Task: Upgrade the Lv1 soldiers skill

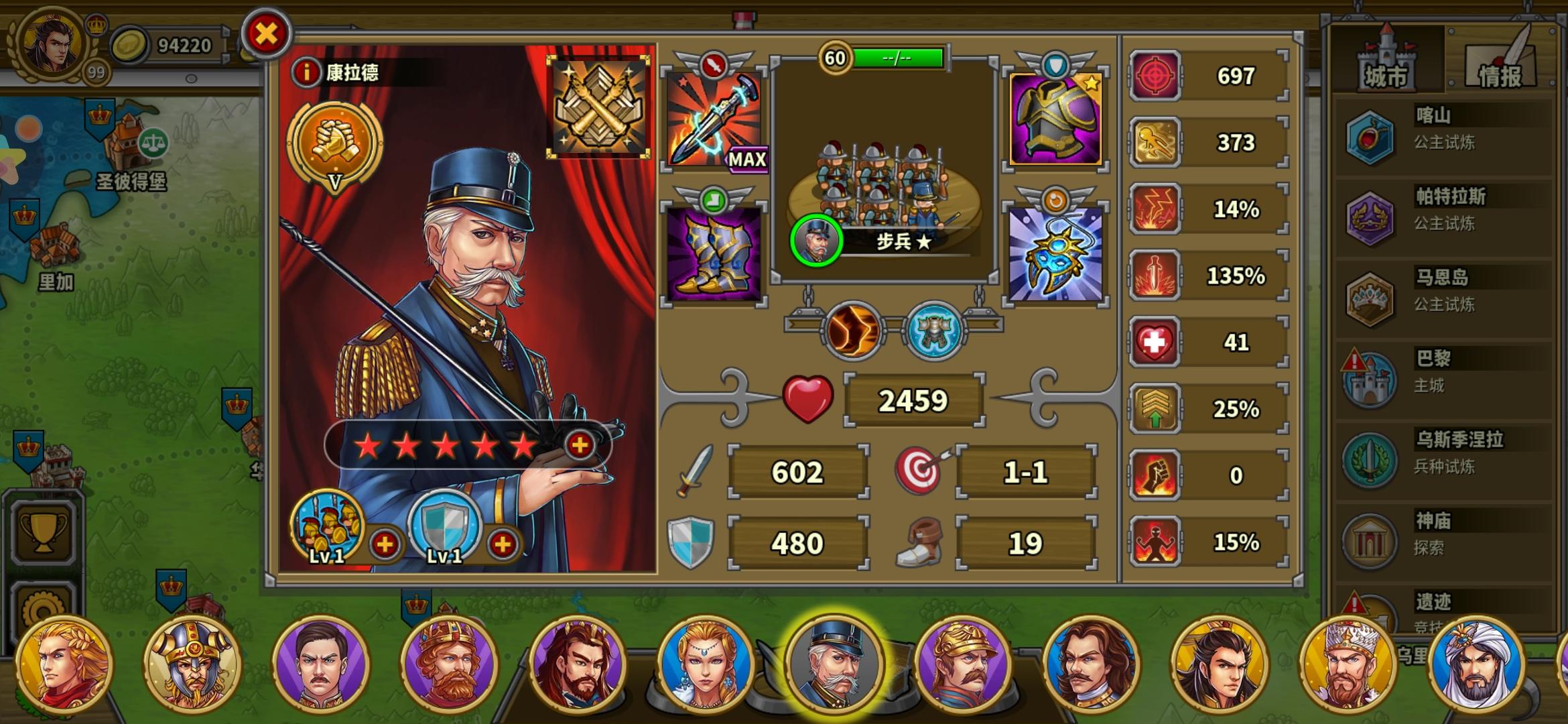Action: [385, 544]
